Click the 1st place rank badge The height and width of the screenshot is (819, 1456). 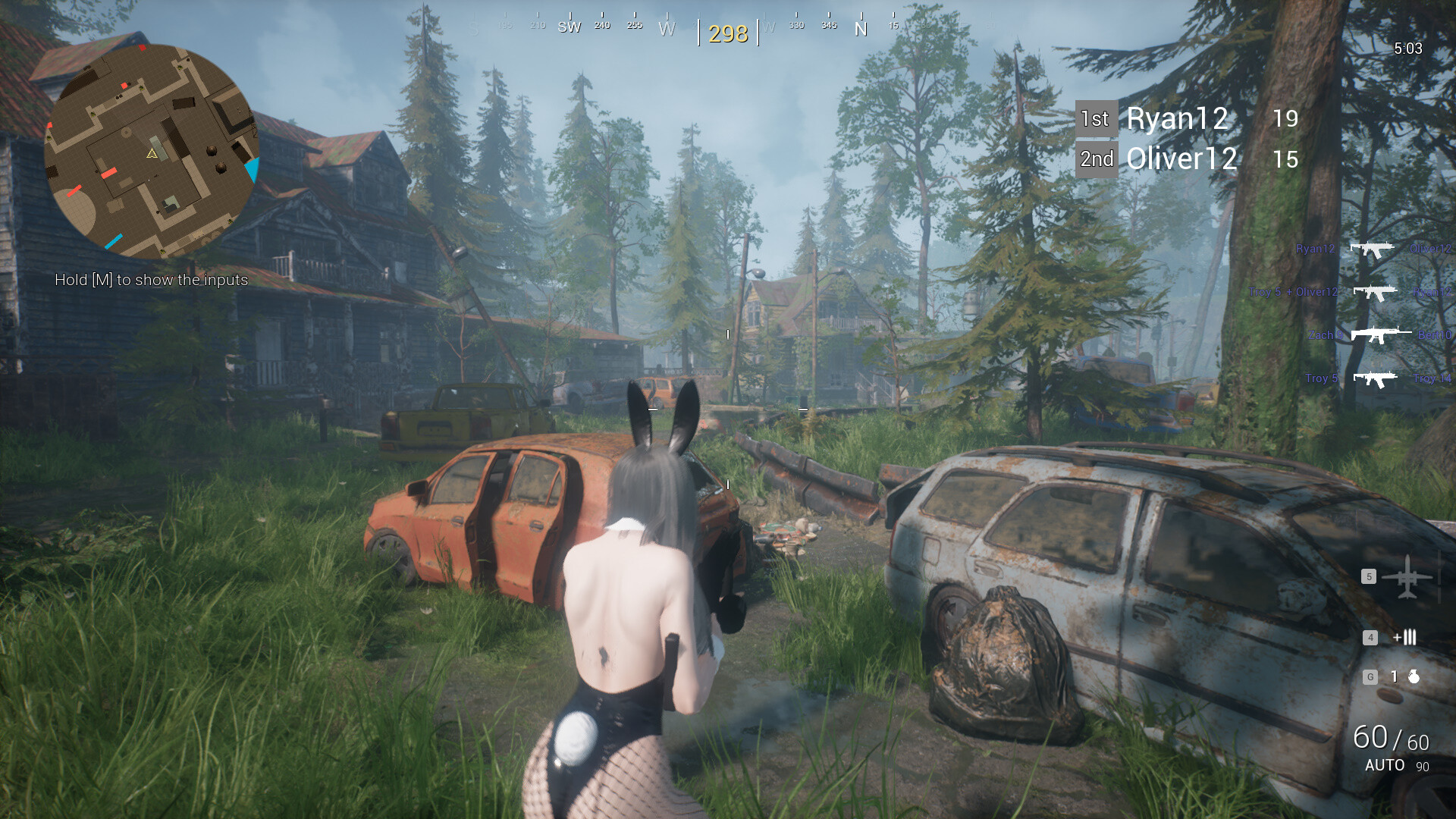point(1096,118)
